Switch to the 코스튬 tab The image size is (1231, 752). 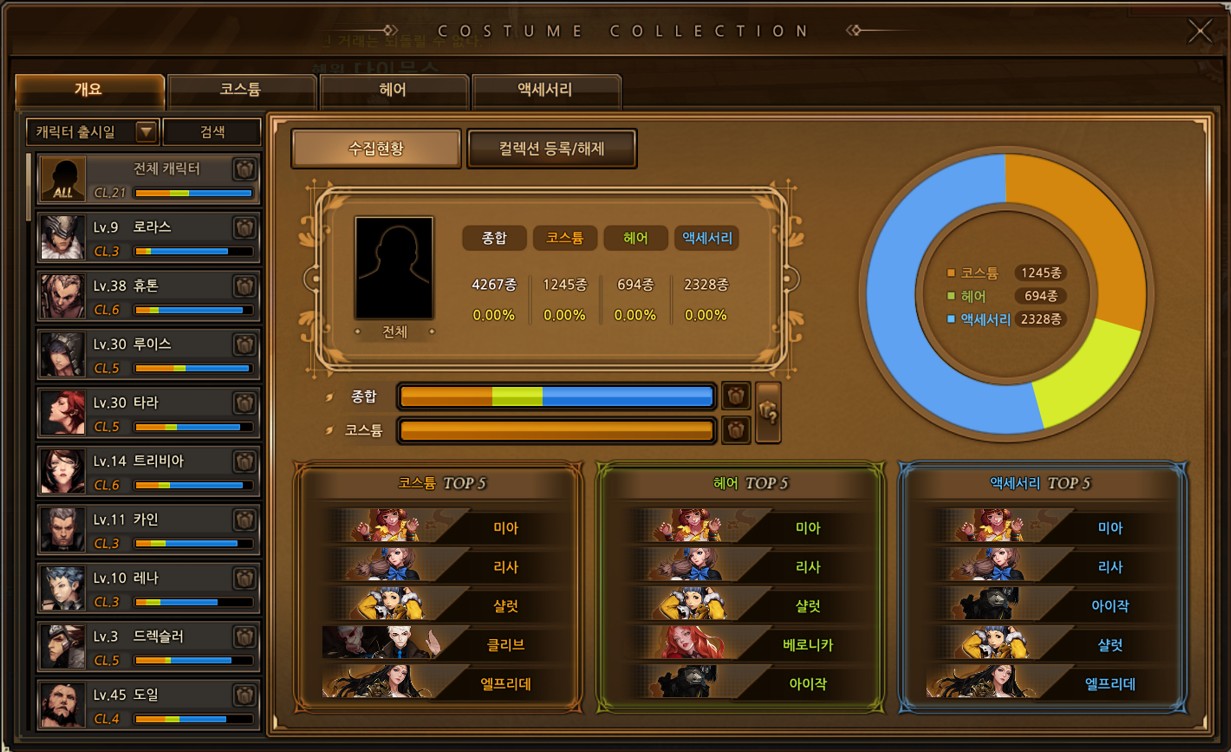pyautogui.click(x=241, y=90)
